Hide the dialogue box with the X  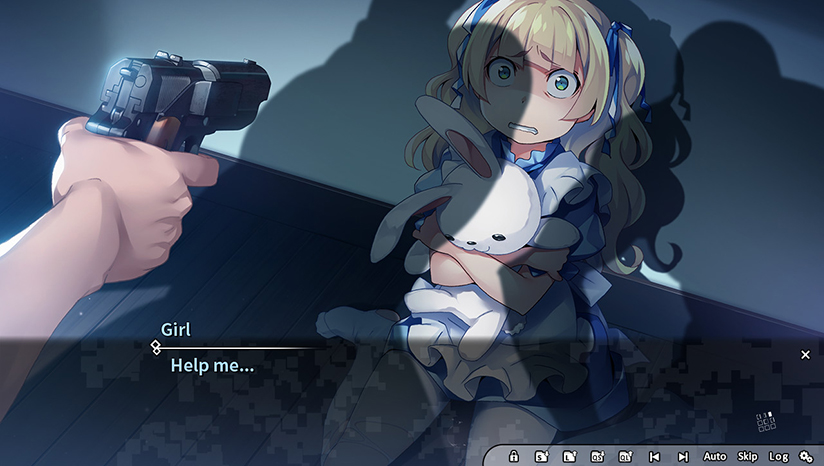coord(805,354)
